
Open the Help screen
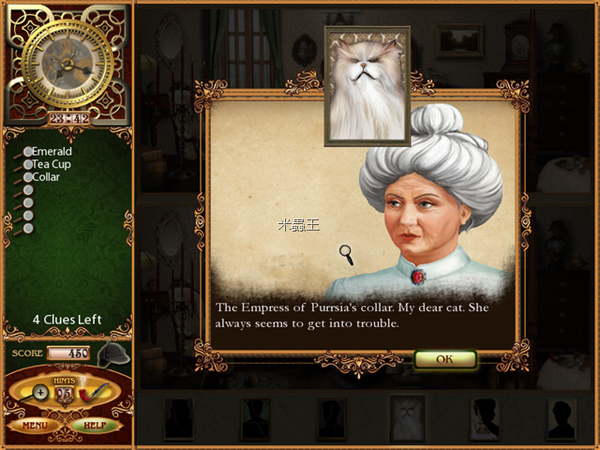(96, 426)
